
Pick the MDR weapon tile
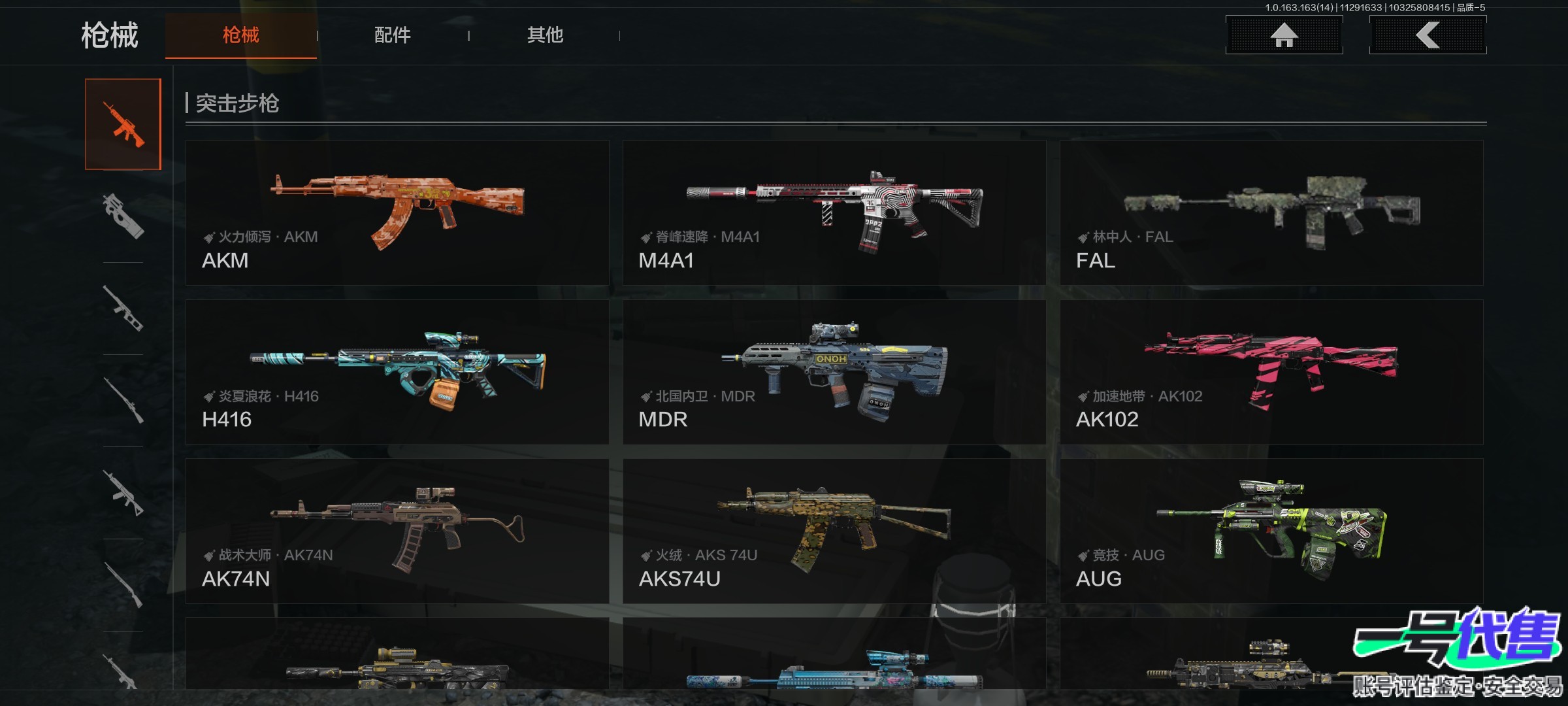click(834, 372)
